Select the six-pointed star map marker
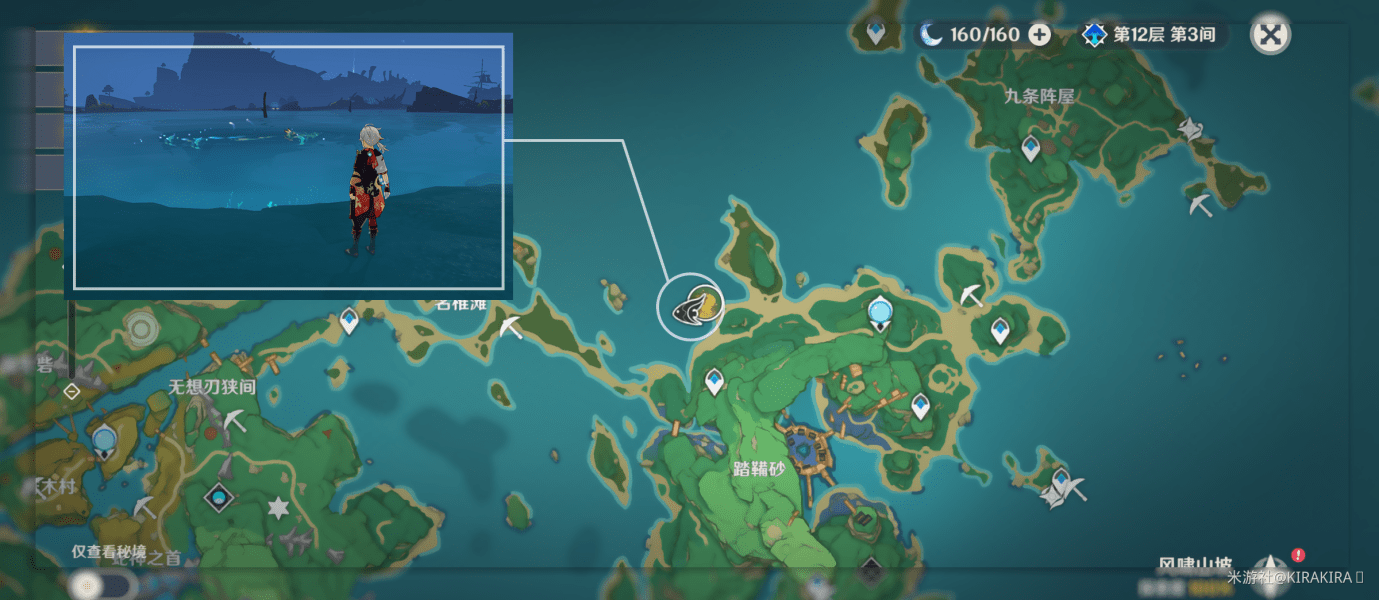This screenshot has width=1379, height=600. (278, 508)
